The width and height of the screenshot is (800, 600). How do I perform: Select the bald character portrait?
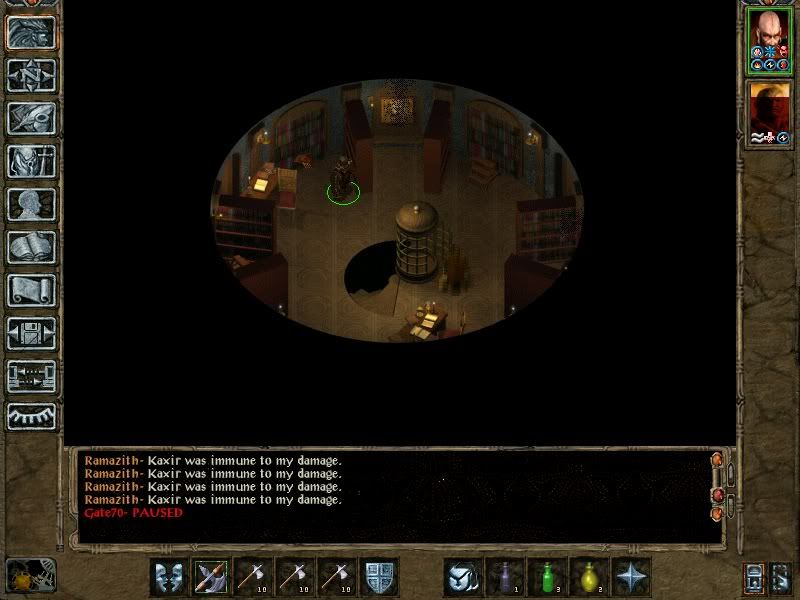point(769,40)
